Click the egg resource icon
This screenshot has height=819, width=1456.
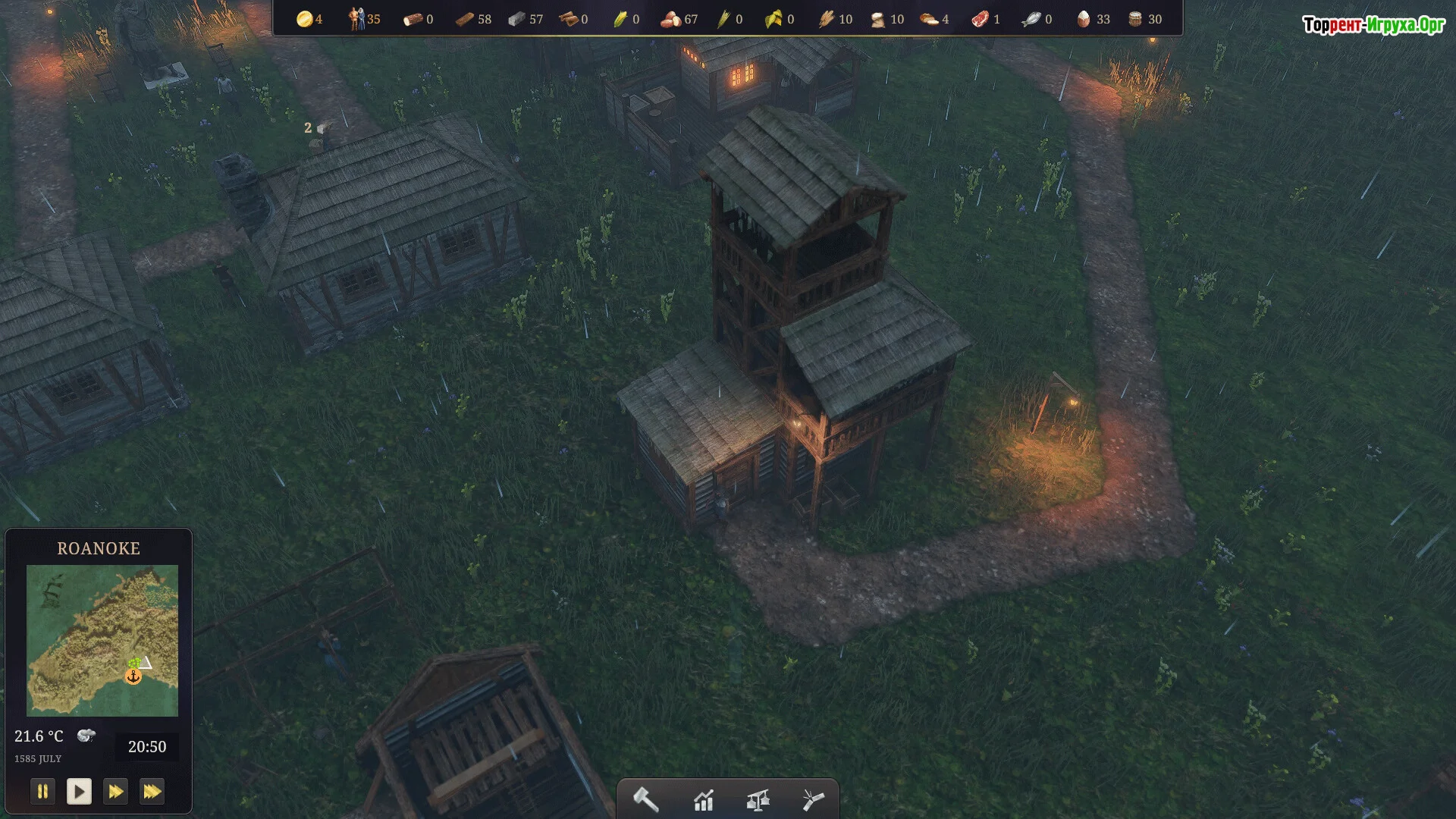pos(1083,19)
